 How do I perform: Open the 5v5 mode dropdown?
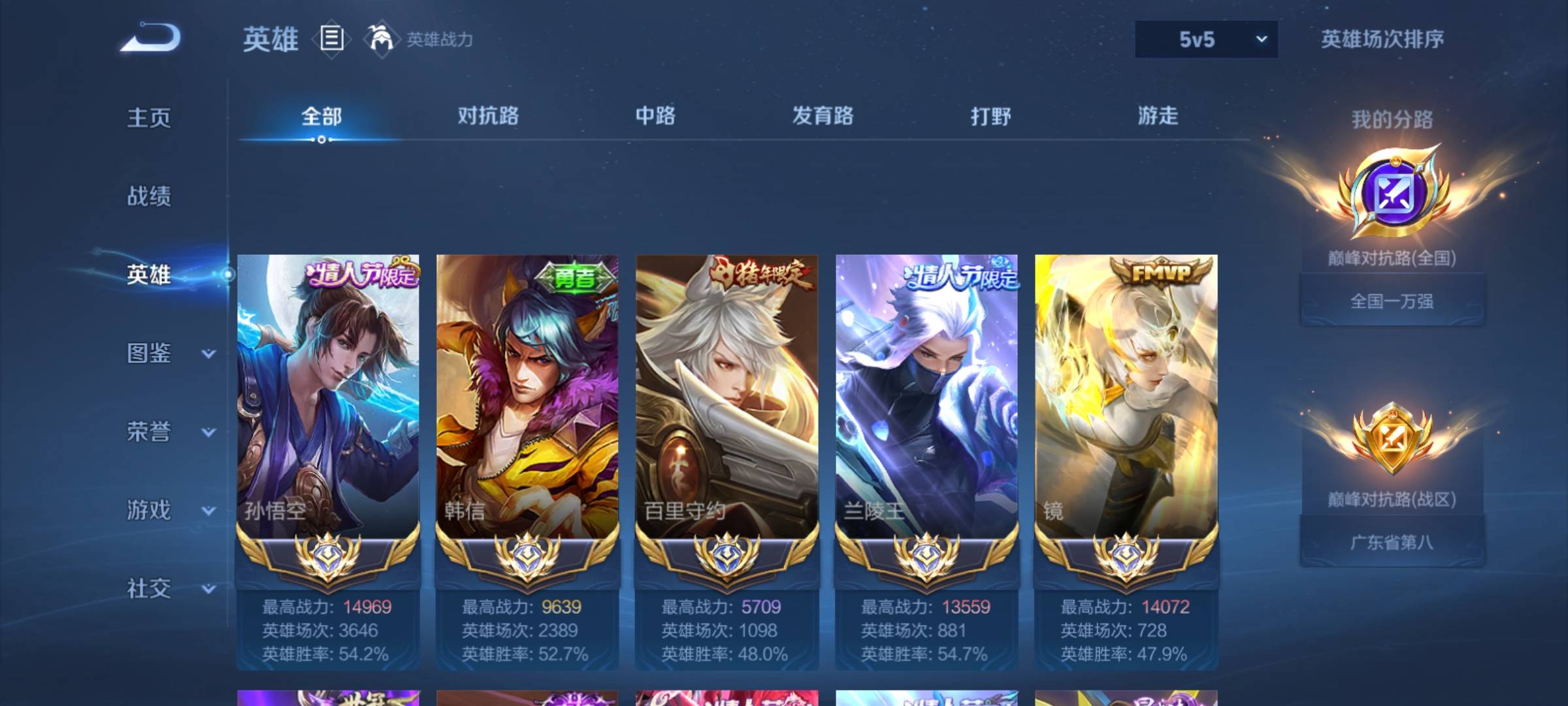[x=1205, y=39]
